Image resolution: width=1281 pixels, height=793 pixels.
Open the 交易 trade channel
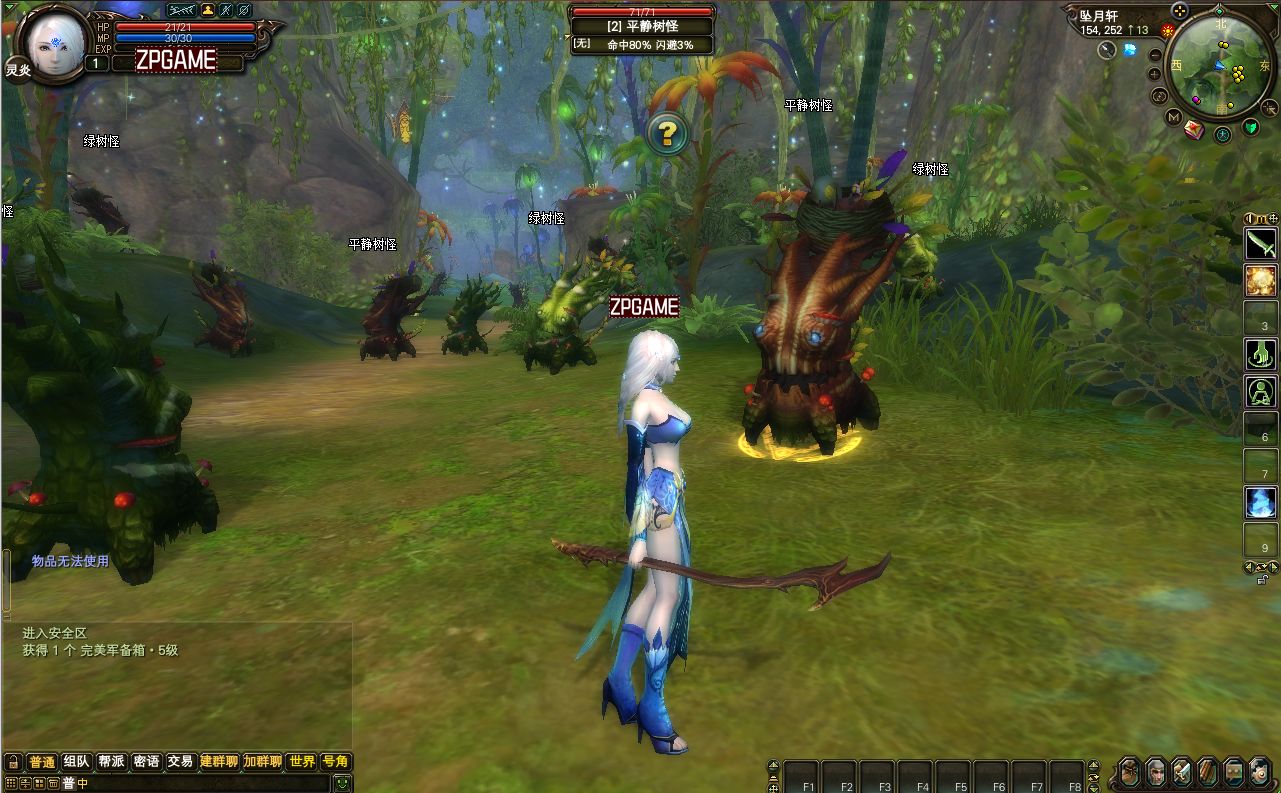180,762
